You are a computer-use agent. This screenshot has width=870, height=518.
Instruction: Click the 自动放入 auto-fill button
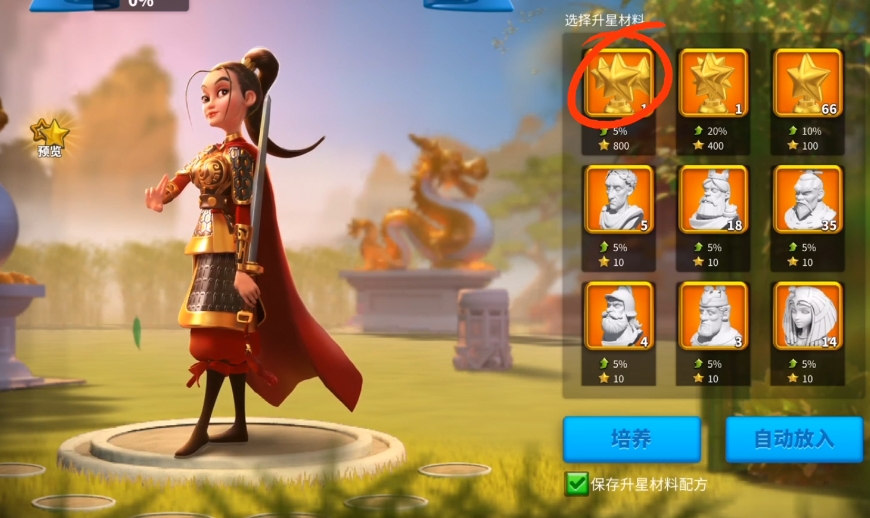point(793,439)
